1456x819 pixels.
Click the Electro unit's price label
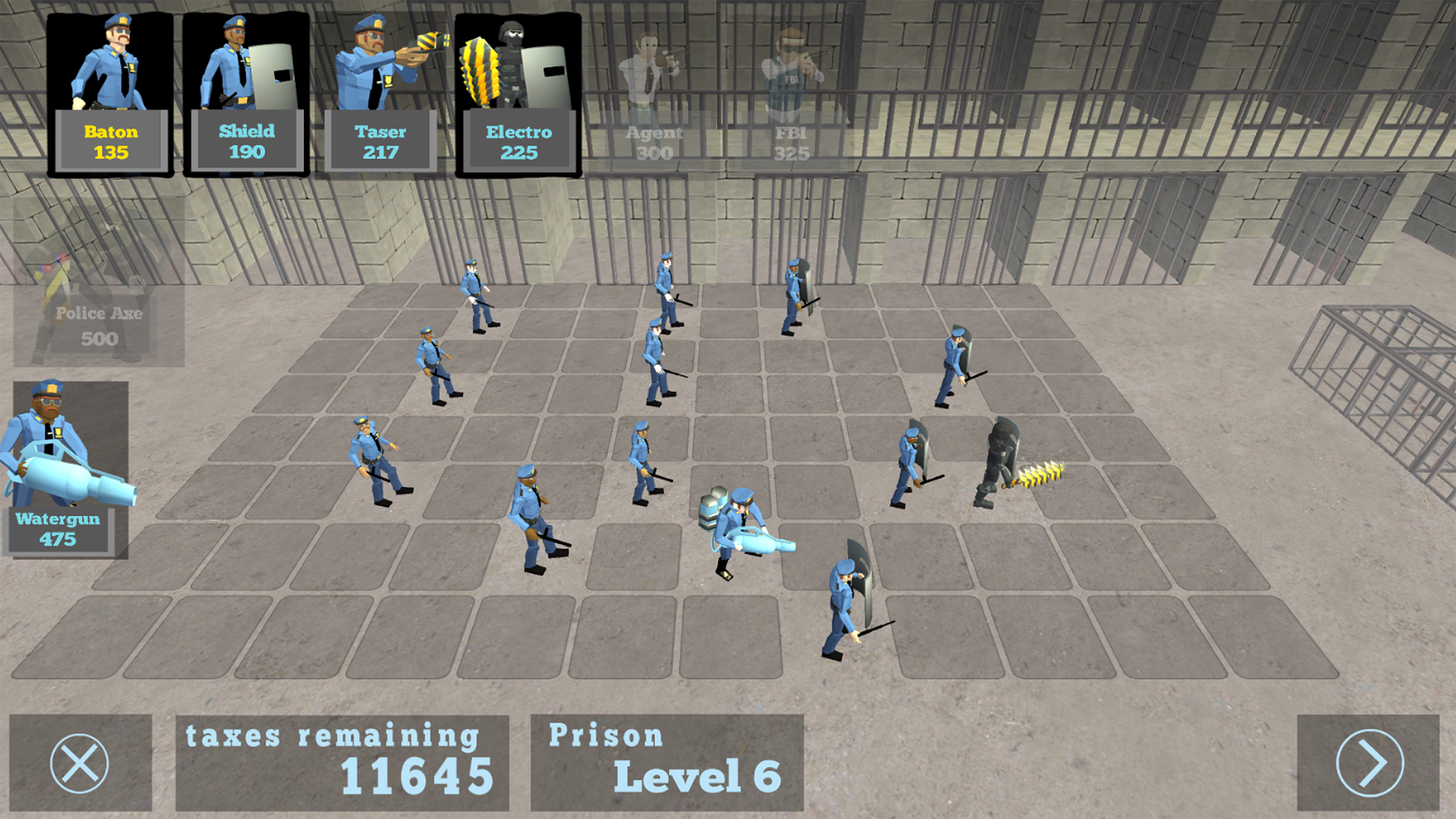[519, 153]
